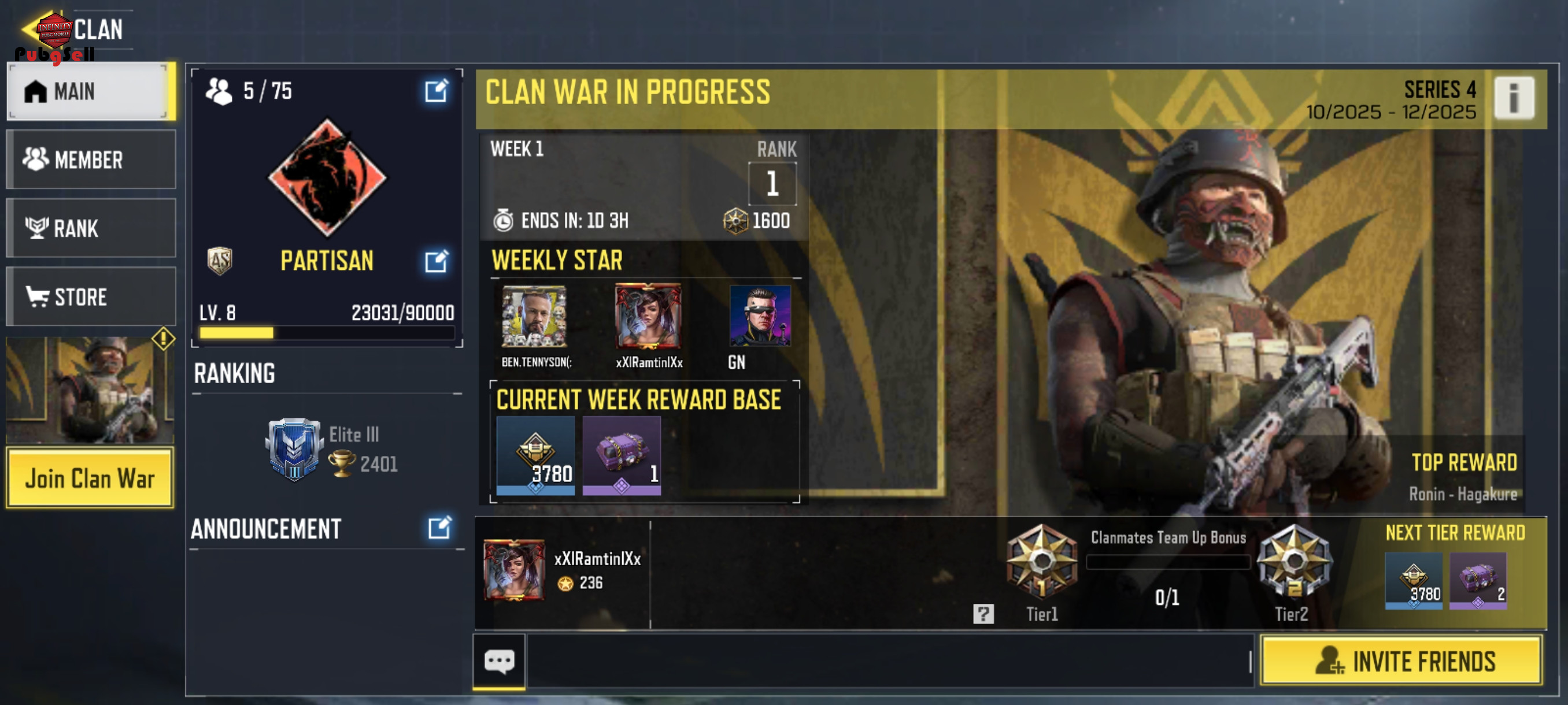Screen dimensions: 1568x705
Task: Inspect next tier purple crate reward
Action: (1477, 580)
